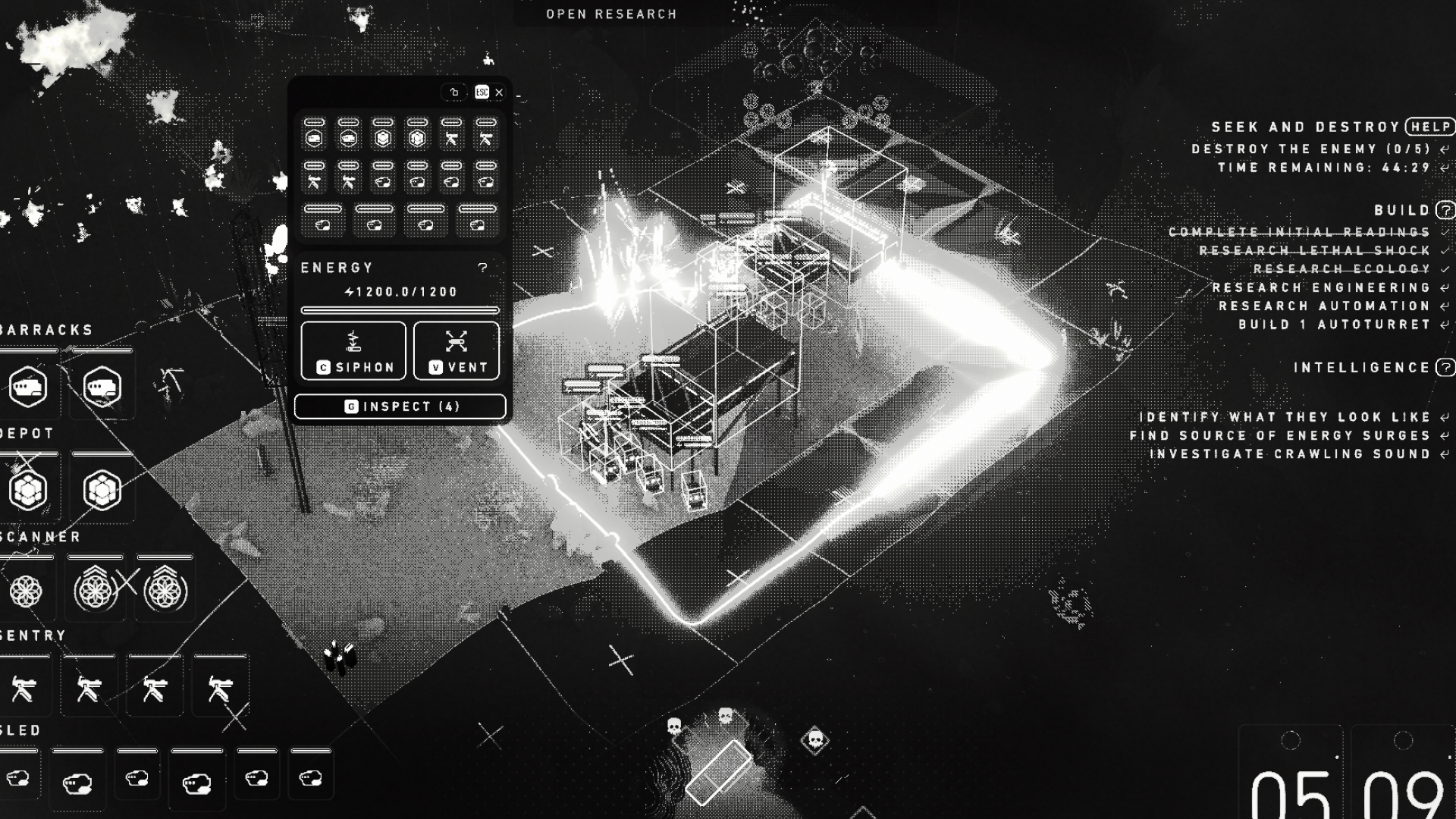Click the Inspect (4) button

[x=400, y=406]
